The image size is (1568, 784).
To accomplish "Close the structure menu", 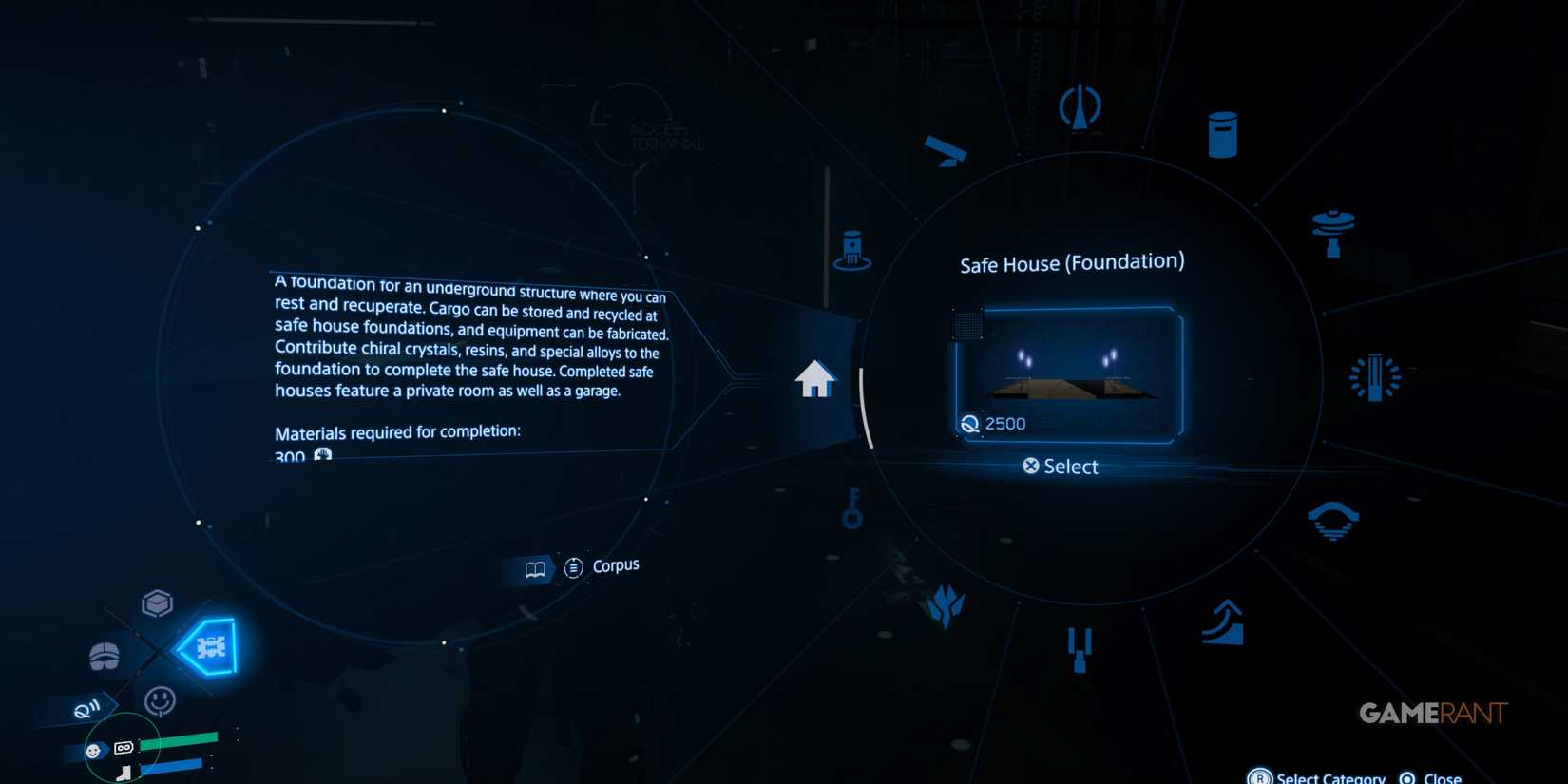I will [1437, 775].
